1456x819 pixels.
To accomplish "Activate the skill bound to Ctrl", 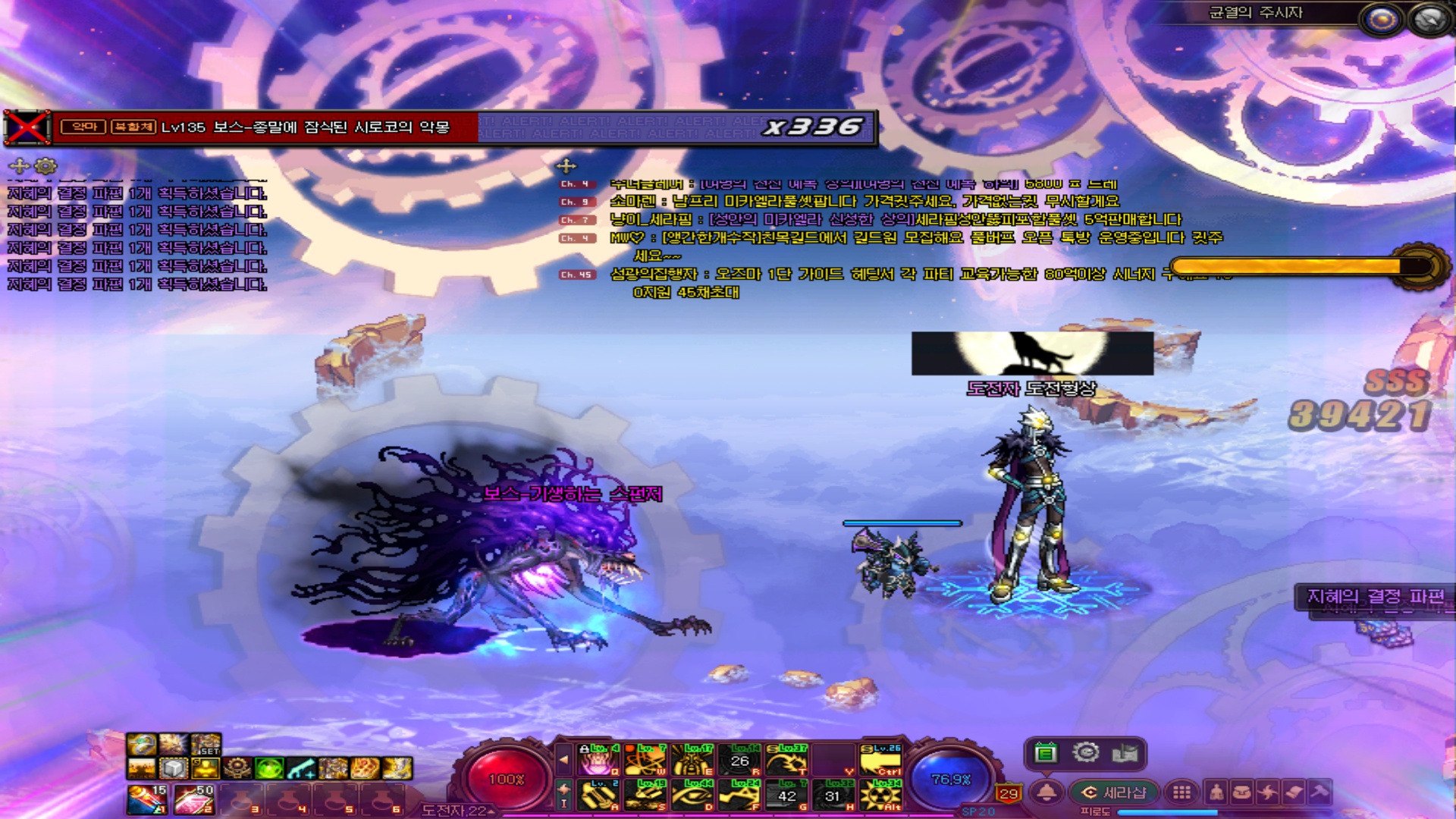I will (x=881, y=760).
